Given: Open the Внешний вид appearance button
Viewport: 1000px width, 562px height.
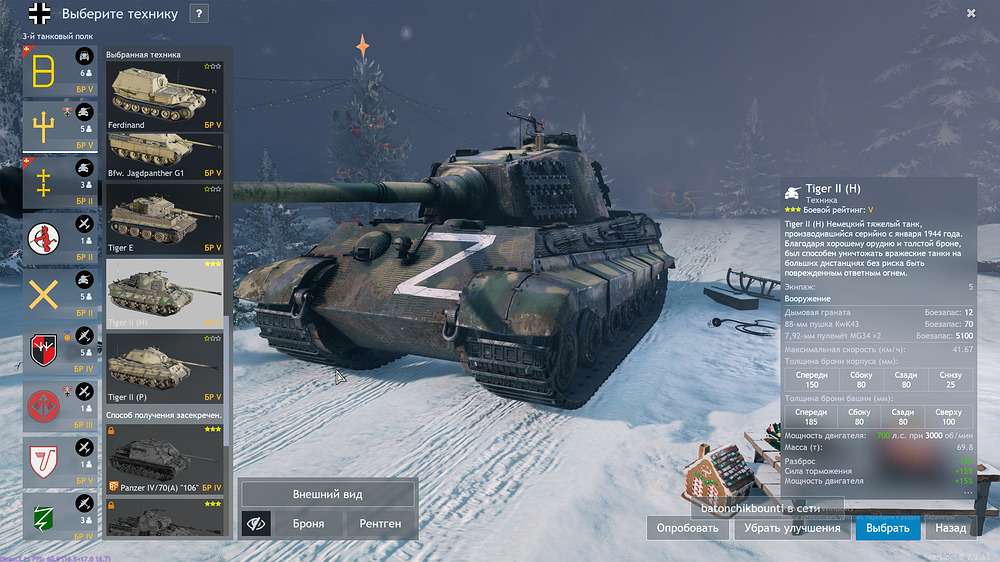Looking at the screenshot, I should pyautogui.click(x=327, y=494).
